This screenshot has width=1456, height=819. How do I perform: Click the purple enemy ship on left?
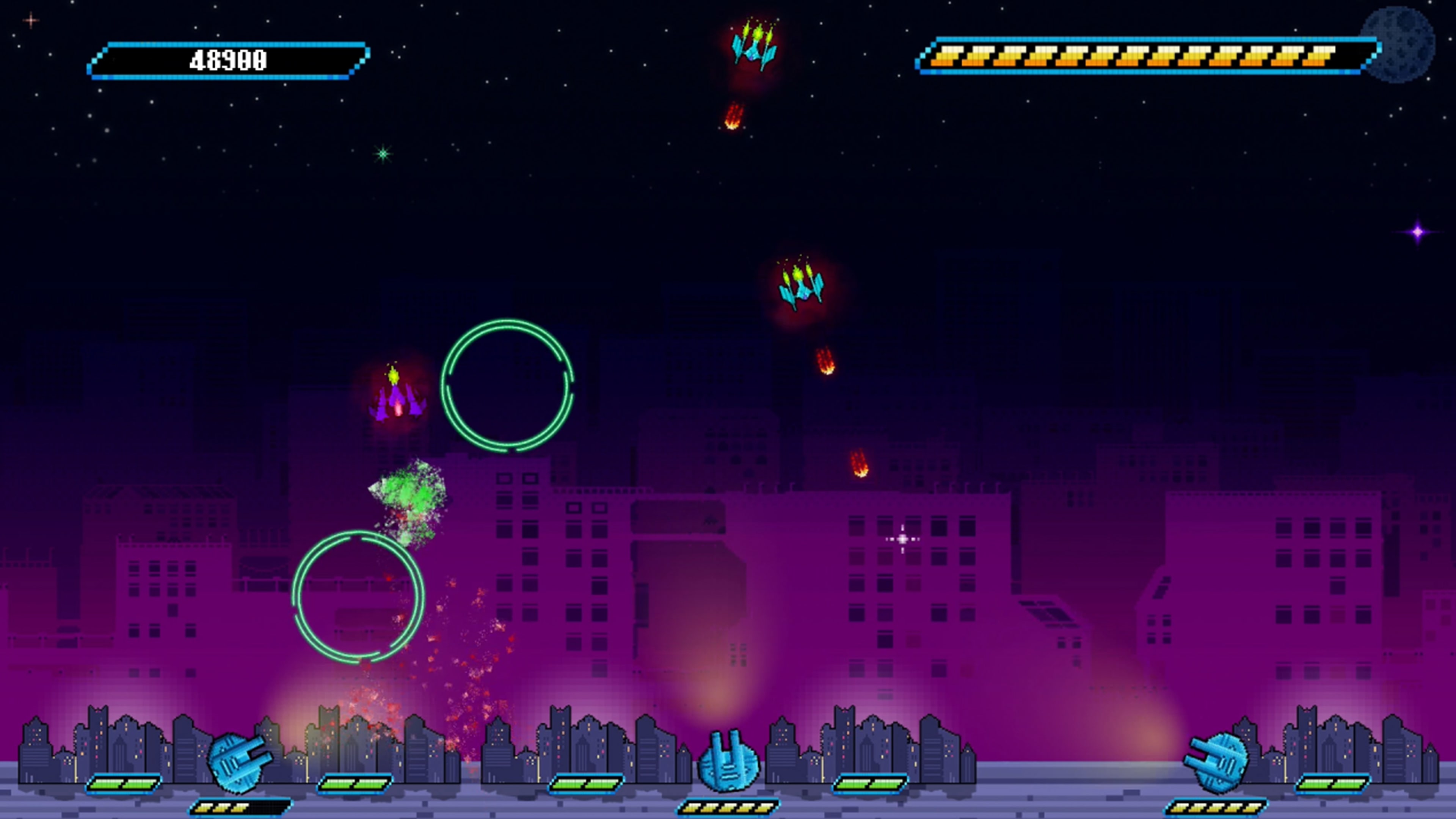click(x=397, y=404)
